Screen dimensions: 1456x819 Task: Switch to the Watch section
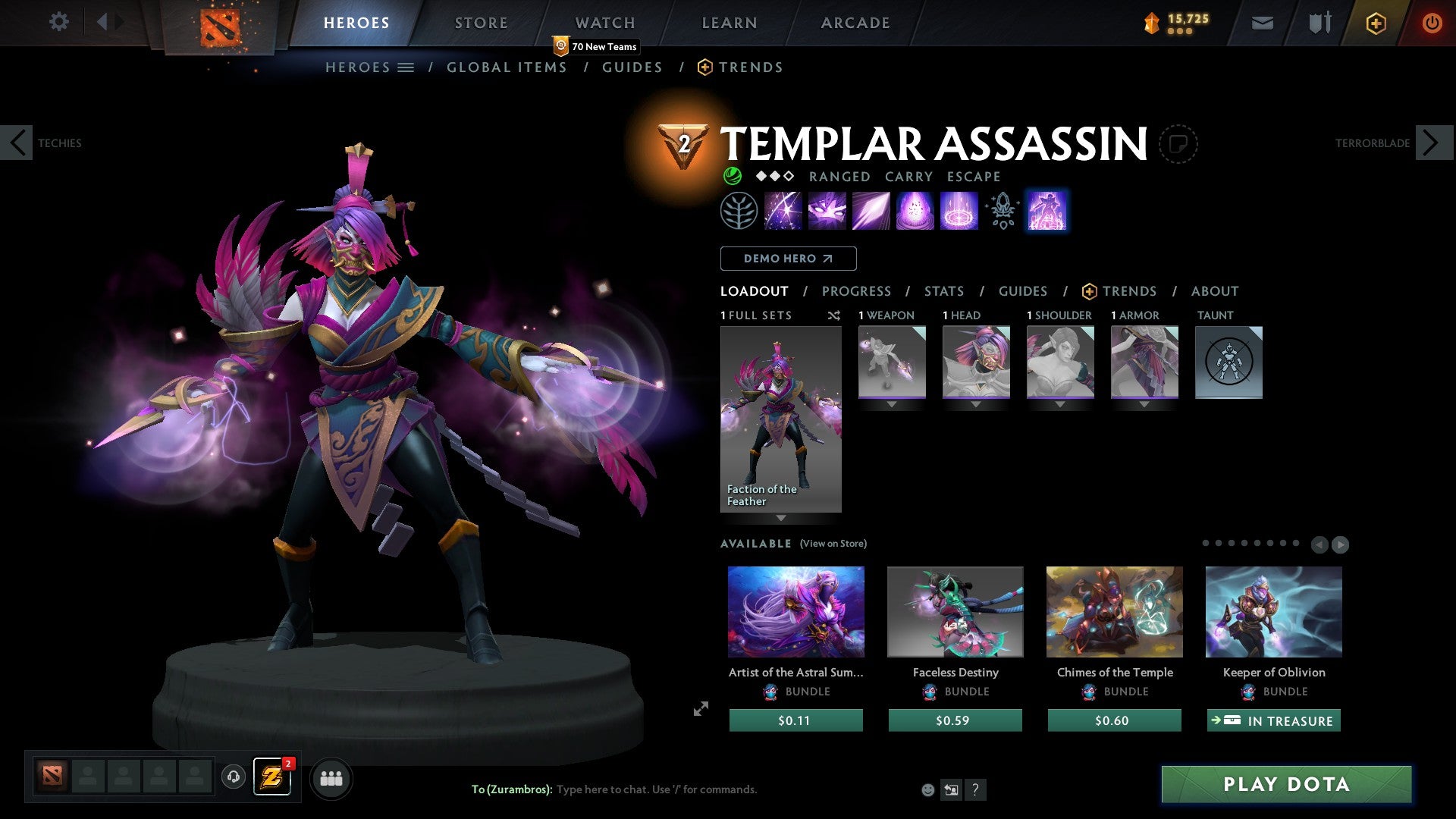(604, 23)
